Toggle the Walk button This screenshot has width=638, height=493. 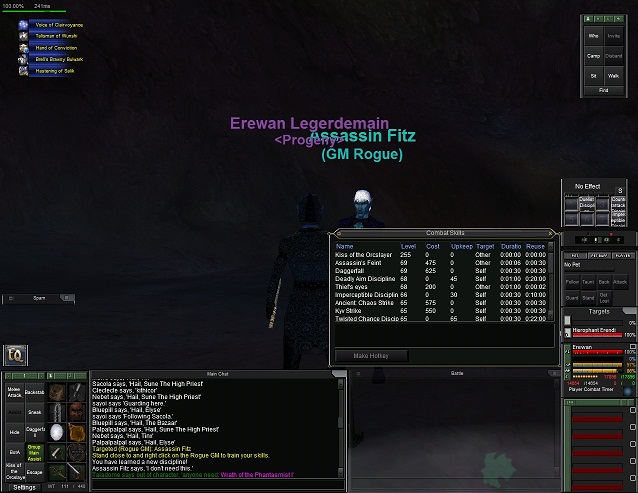tap(614, 75)
